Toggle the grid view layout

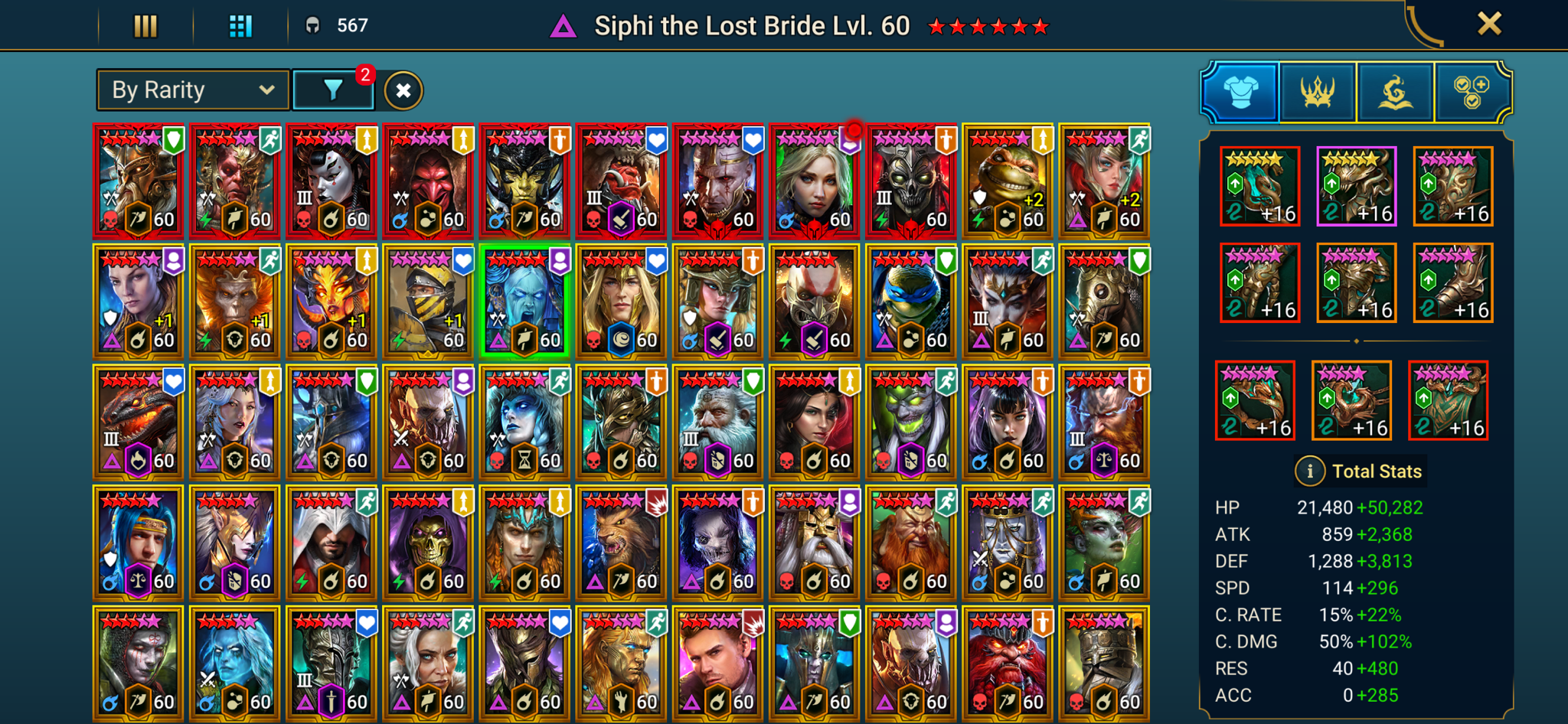pos(240,24)
